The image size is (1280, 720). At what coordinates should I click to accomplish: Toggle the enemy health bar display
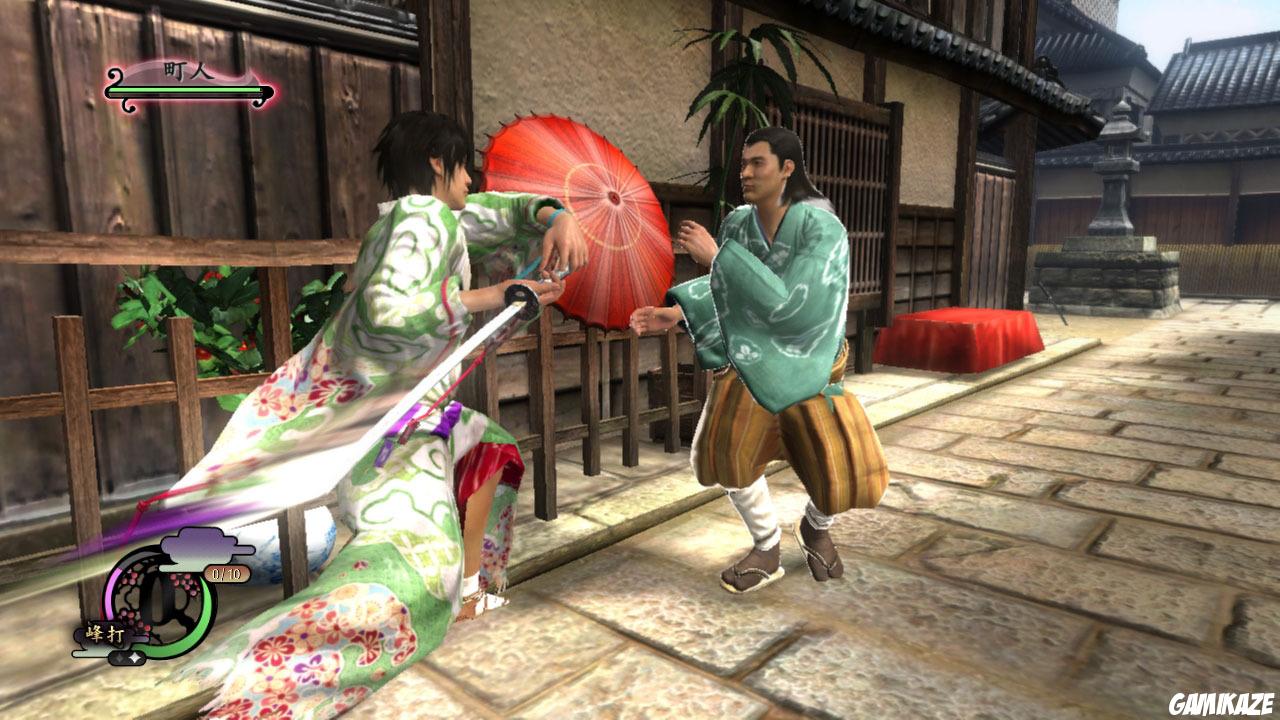pos(185,90)
